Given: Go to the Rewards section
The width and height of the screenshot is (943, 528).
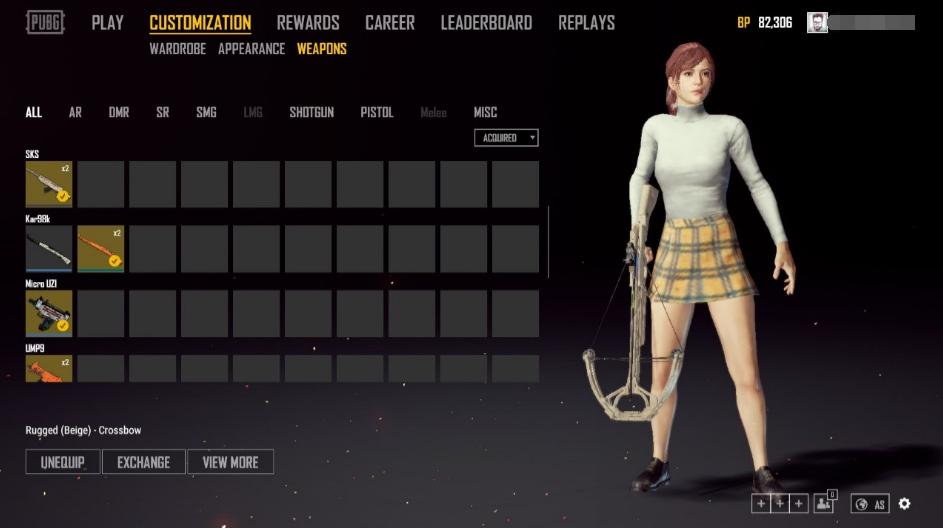Looking at the screenshot, I should [x=308, y=22].
